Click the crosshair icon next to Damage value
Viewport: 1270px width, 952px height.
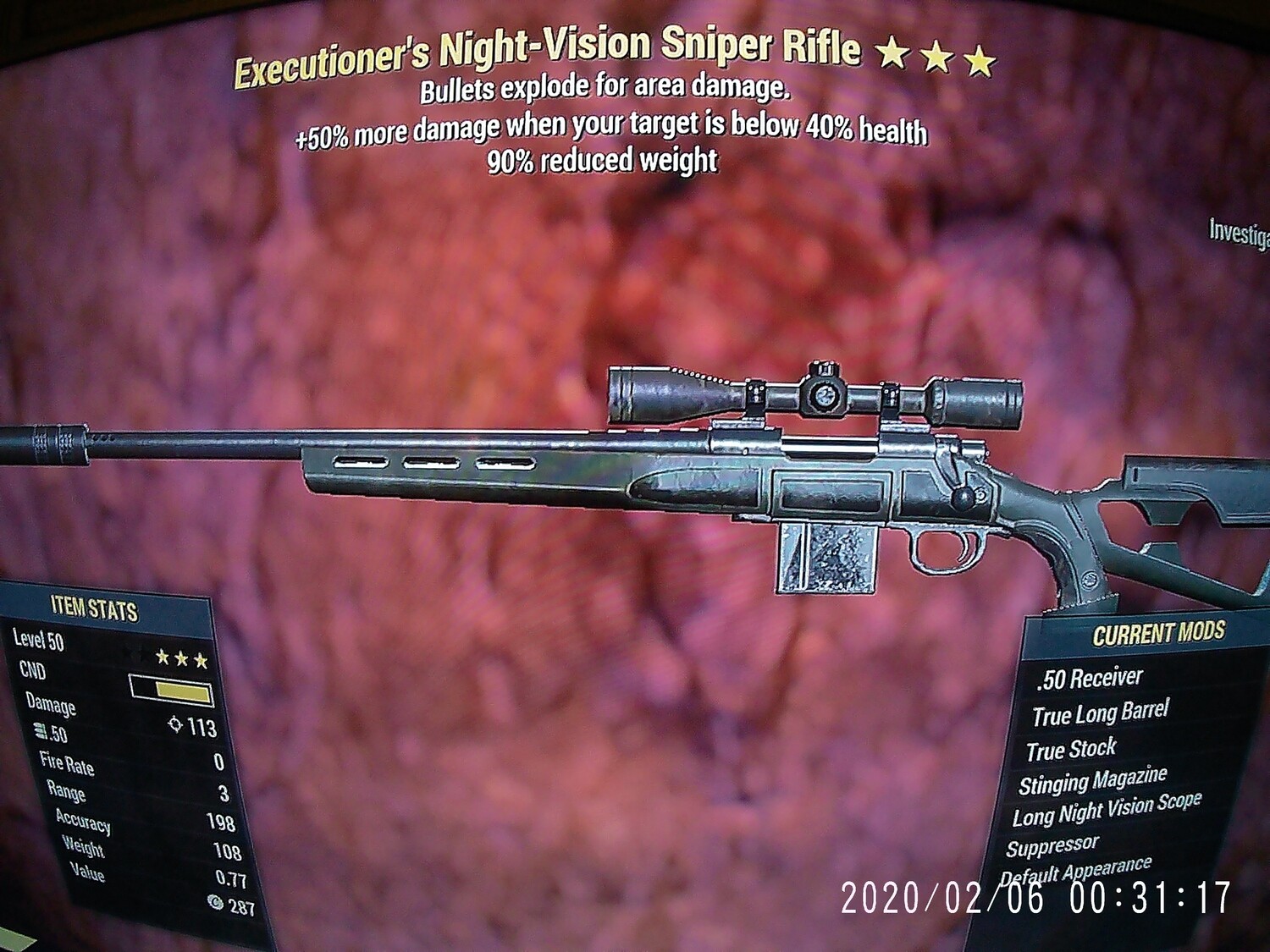[174, 725]
